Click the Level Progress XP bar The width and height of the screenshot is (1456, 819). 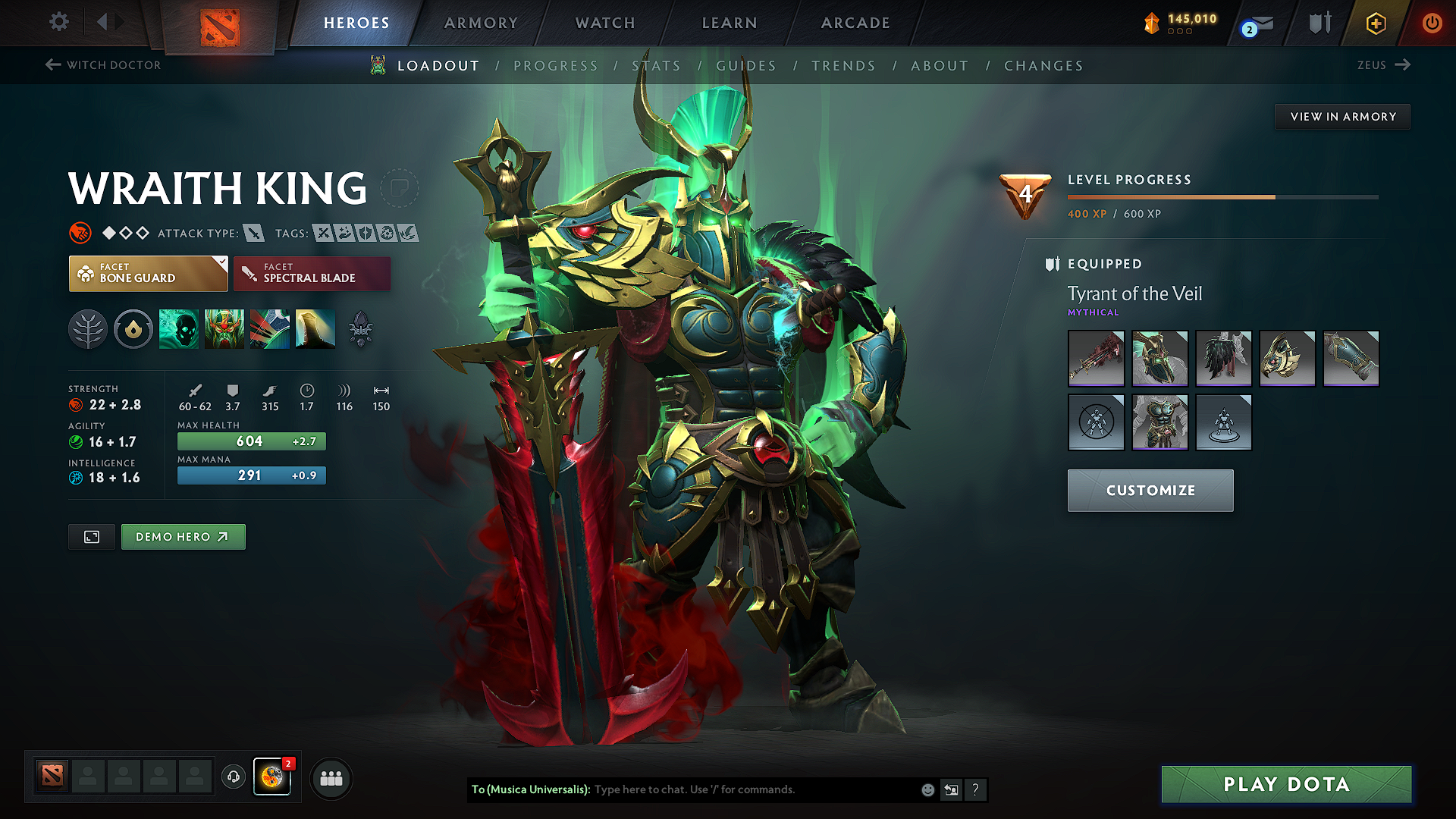point(1222,196)
